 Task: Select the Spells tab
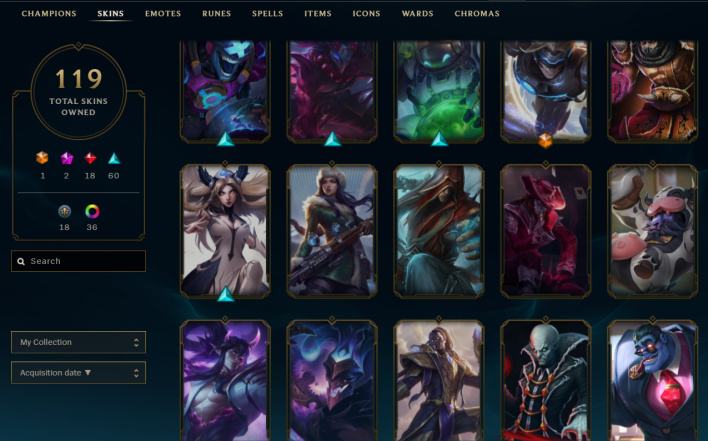[x=267, y=14]
